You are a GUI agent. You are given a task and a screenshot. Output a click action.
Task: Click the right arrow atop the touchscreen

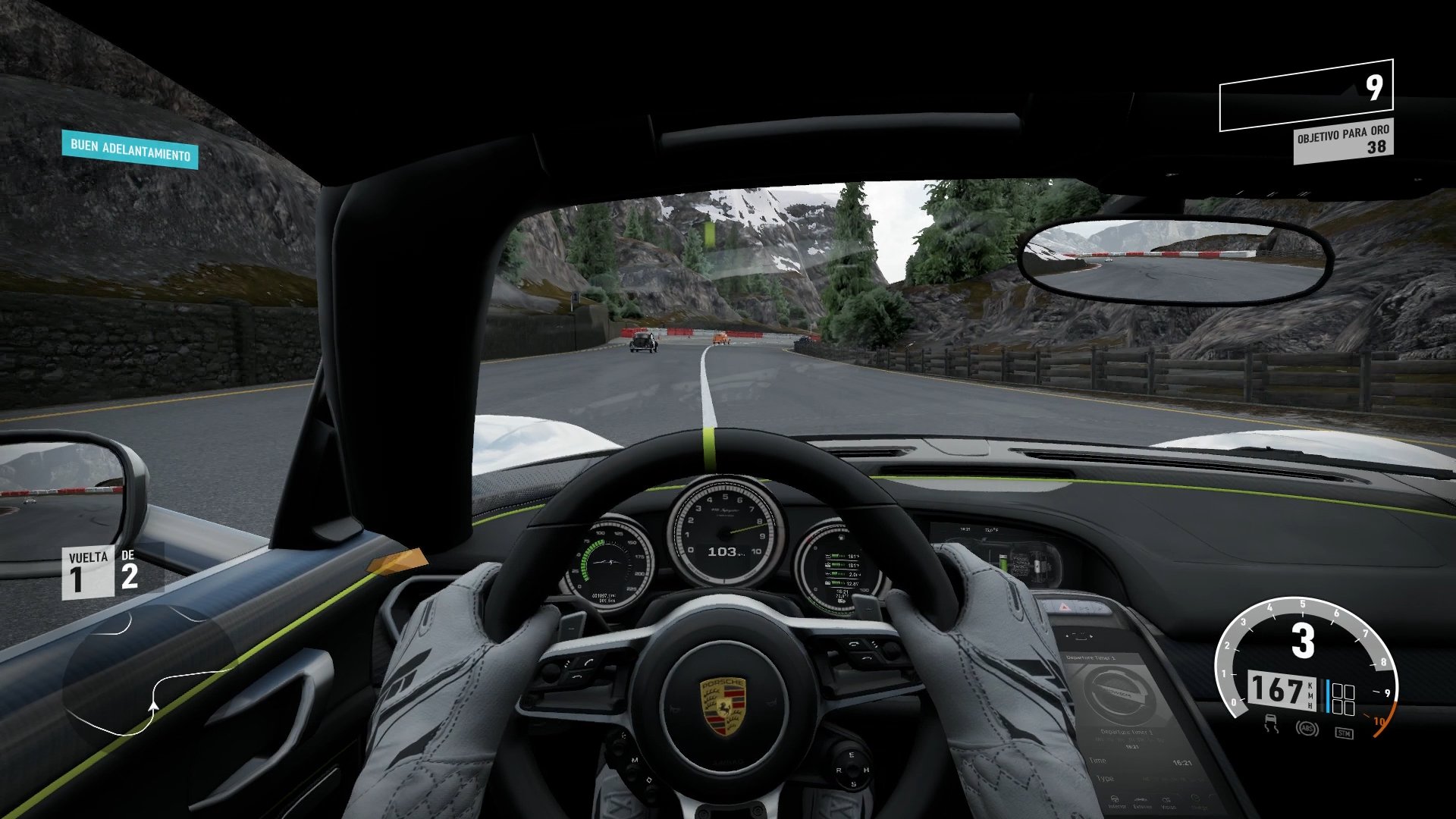1091,636
